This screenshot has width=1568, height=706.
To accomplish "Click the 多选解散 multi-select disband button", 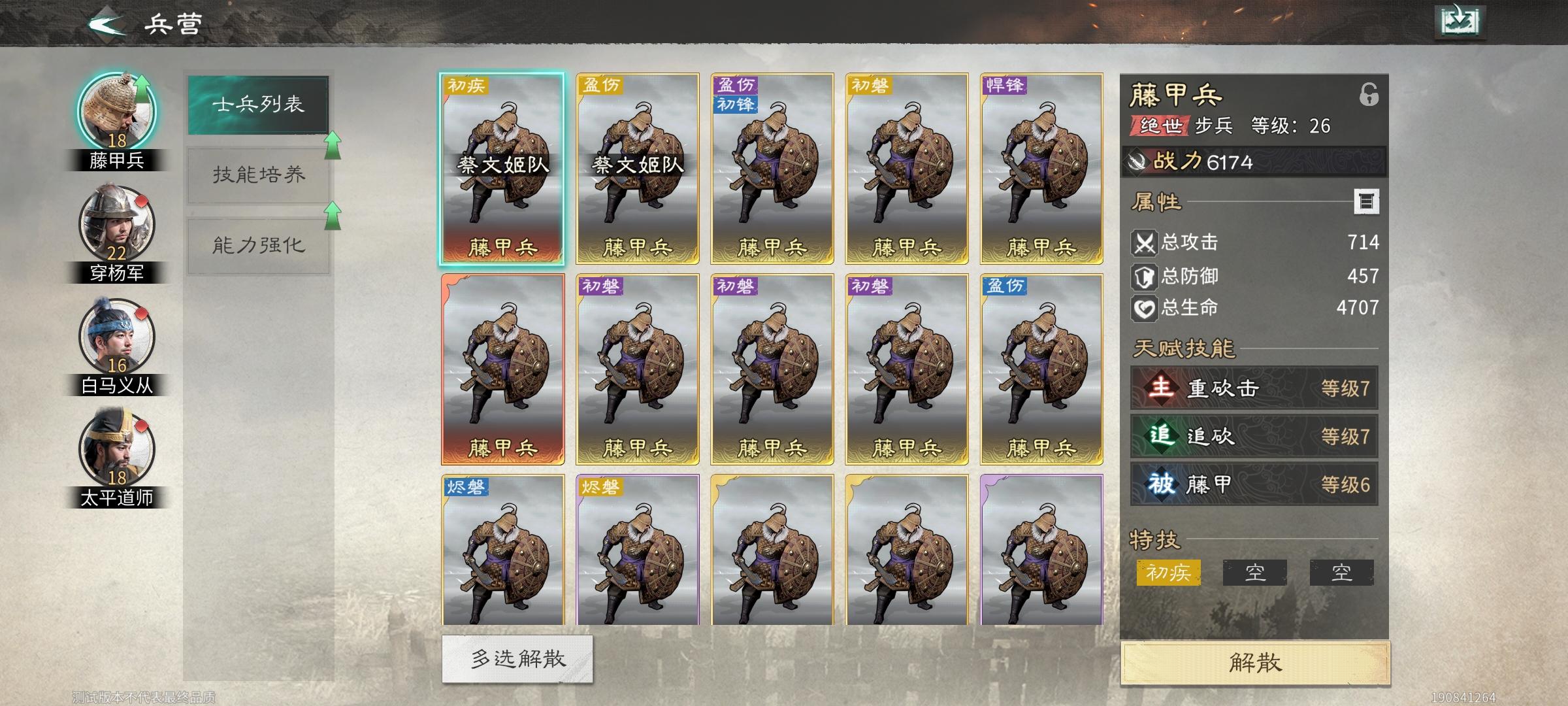I will tap(516, 660).
